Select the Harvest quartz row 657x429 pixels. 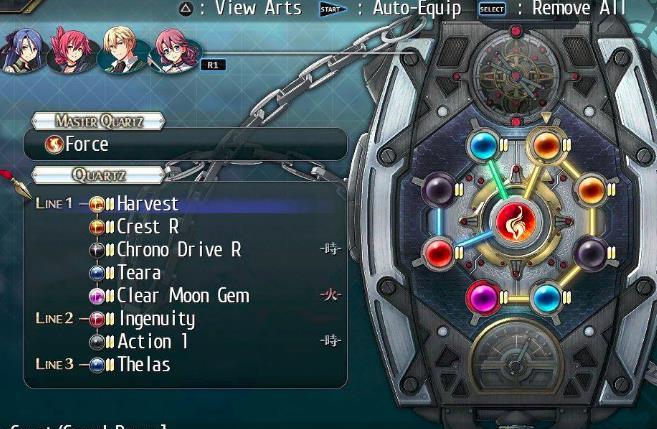click(x=147, y=203)
